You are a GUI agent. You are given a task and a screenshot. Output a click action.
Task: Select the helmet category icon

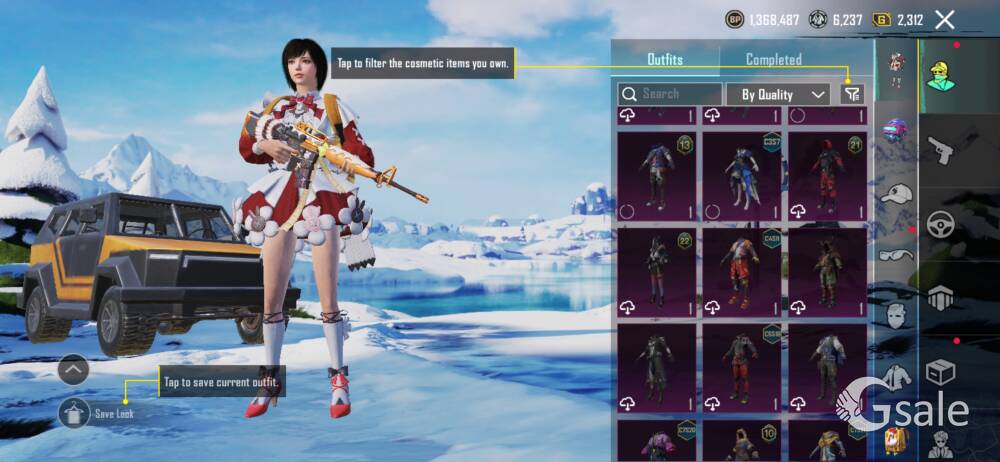(896, 130)
